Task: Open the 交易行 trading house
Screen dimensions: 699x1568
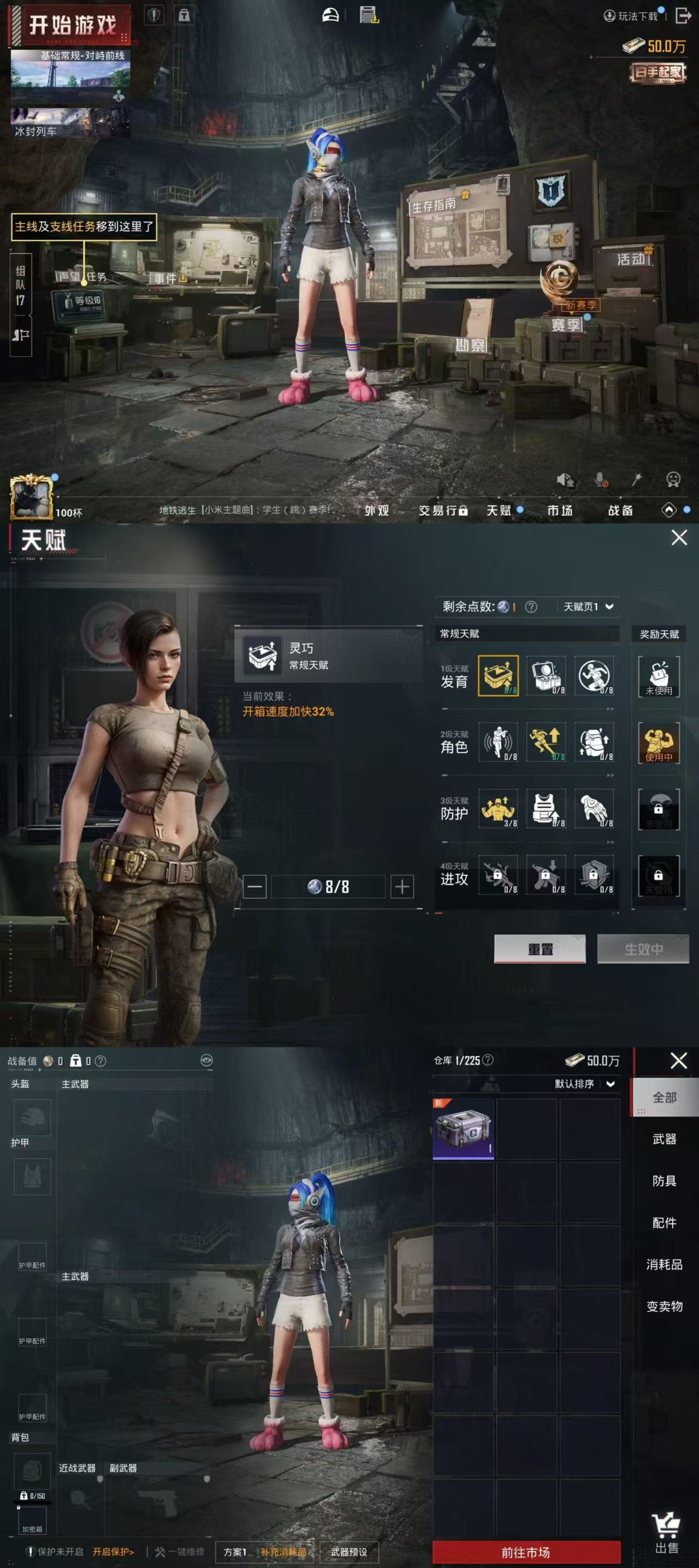Action: [443, 510]
